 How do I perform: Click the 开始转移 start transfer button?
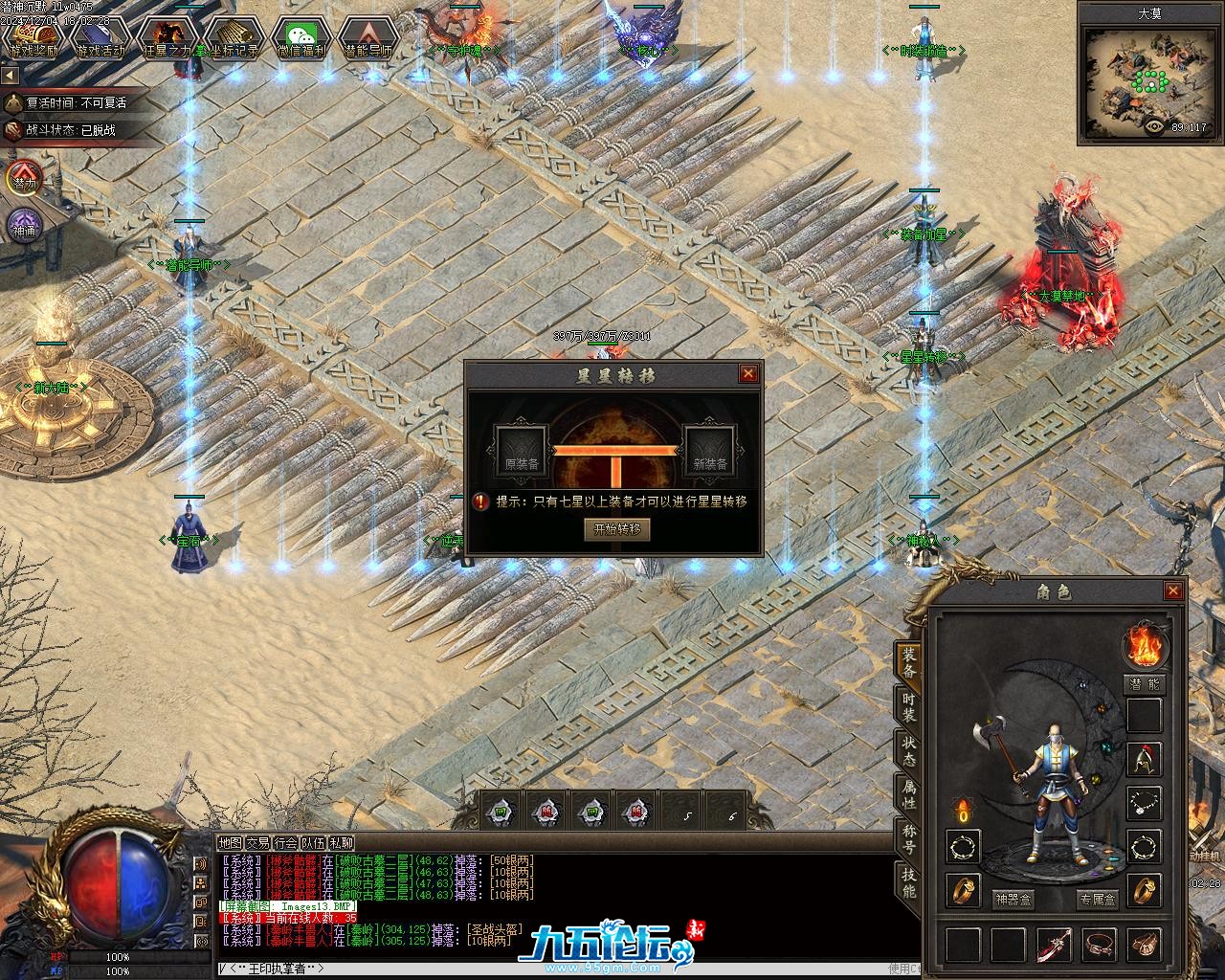616,528
